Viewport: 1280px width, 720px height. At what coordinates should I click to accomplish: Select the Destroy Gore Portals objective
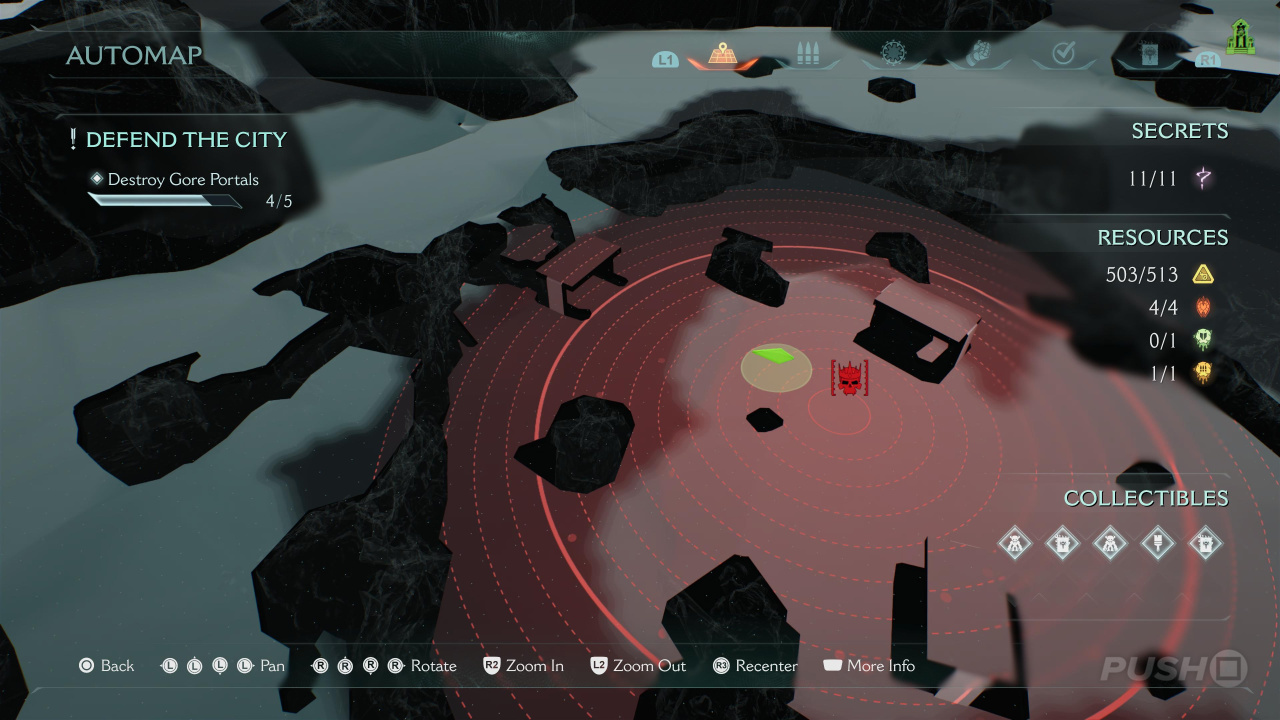pyautogui.click(x=183, y=180)
